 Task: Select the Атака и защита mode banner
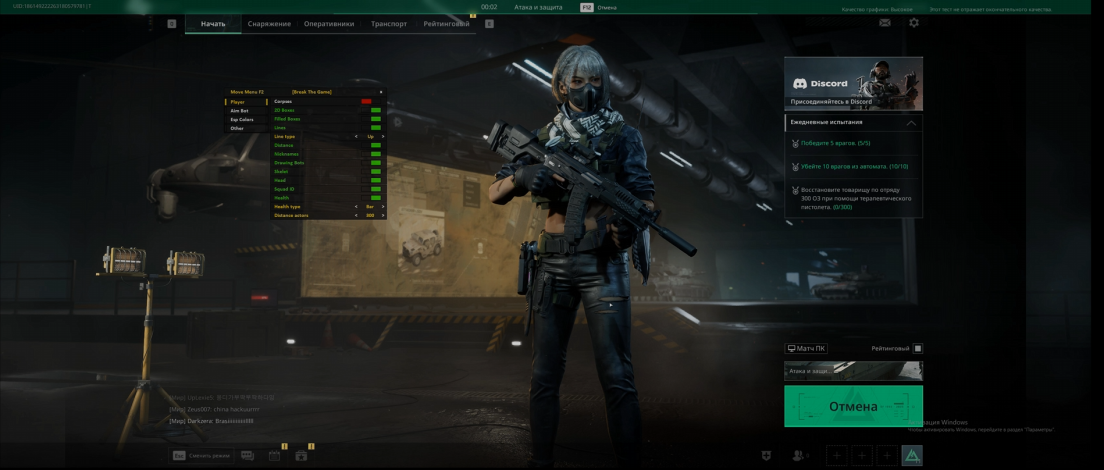click(x=853, y=371)
